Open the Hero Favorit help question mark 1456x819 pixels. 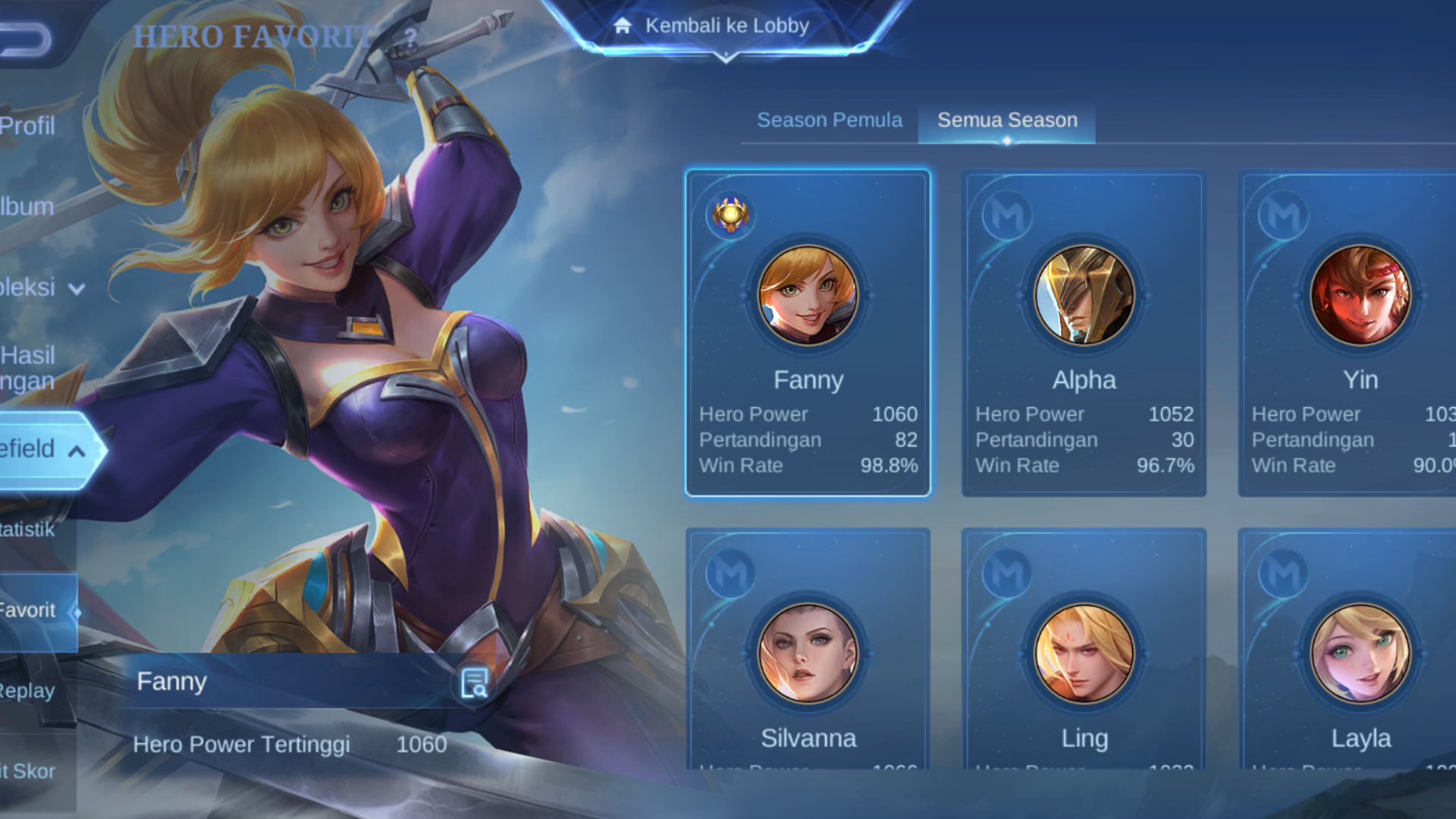[410, 36]
